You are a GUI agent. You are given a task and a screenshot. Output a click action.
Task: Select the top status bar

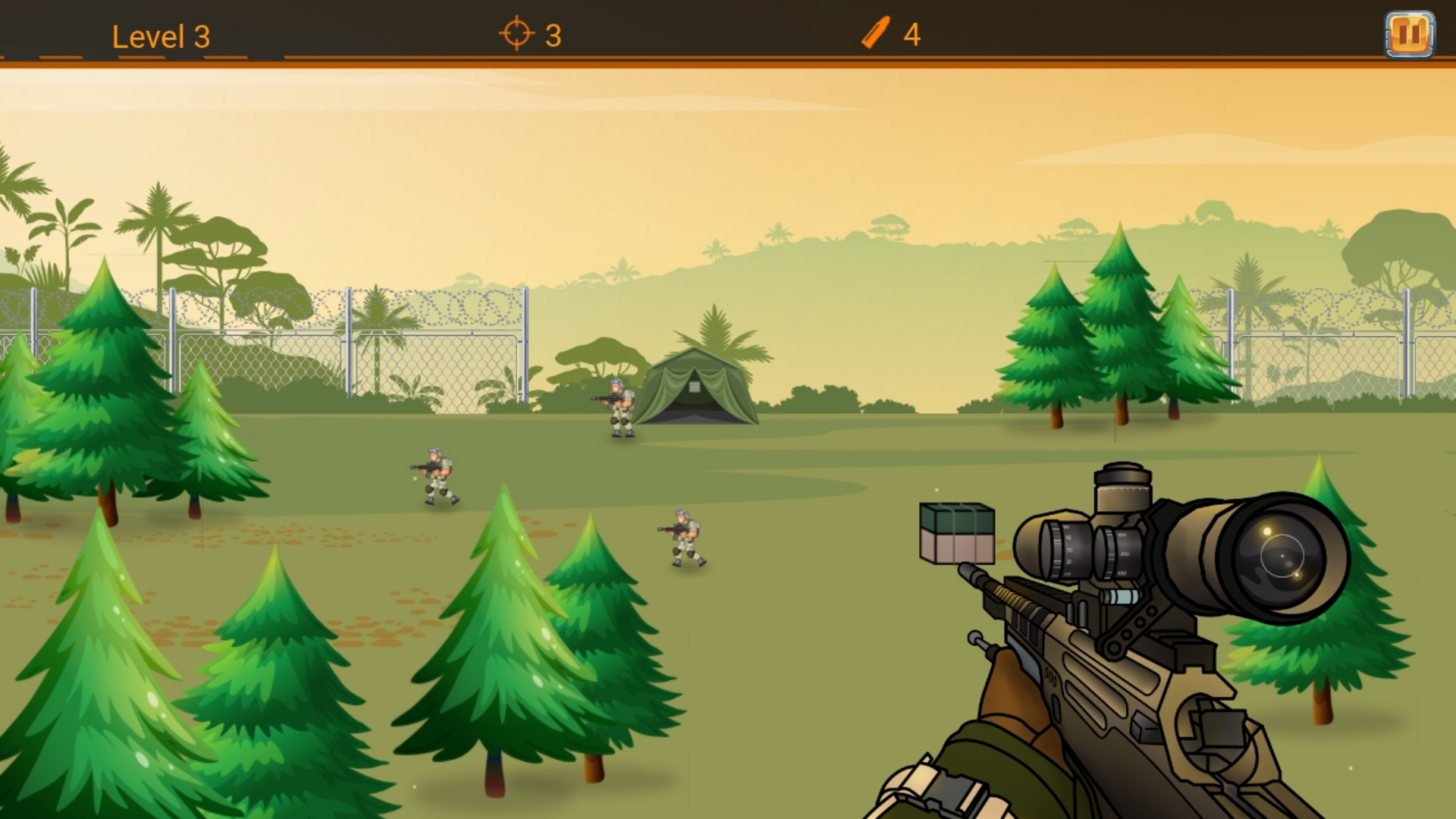728,32
